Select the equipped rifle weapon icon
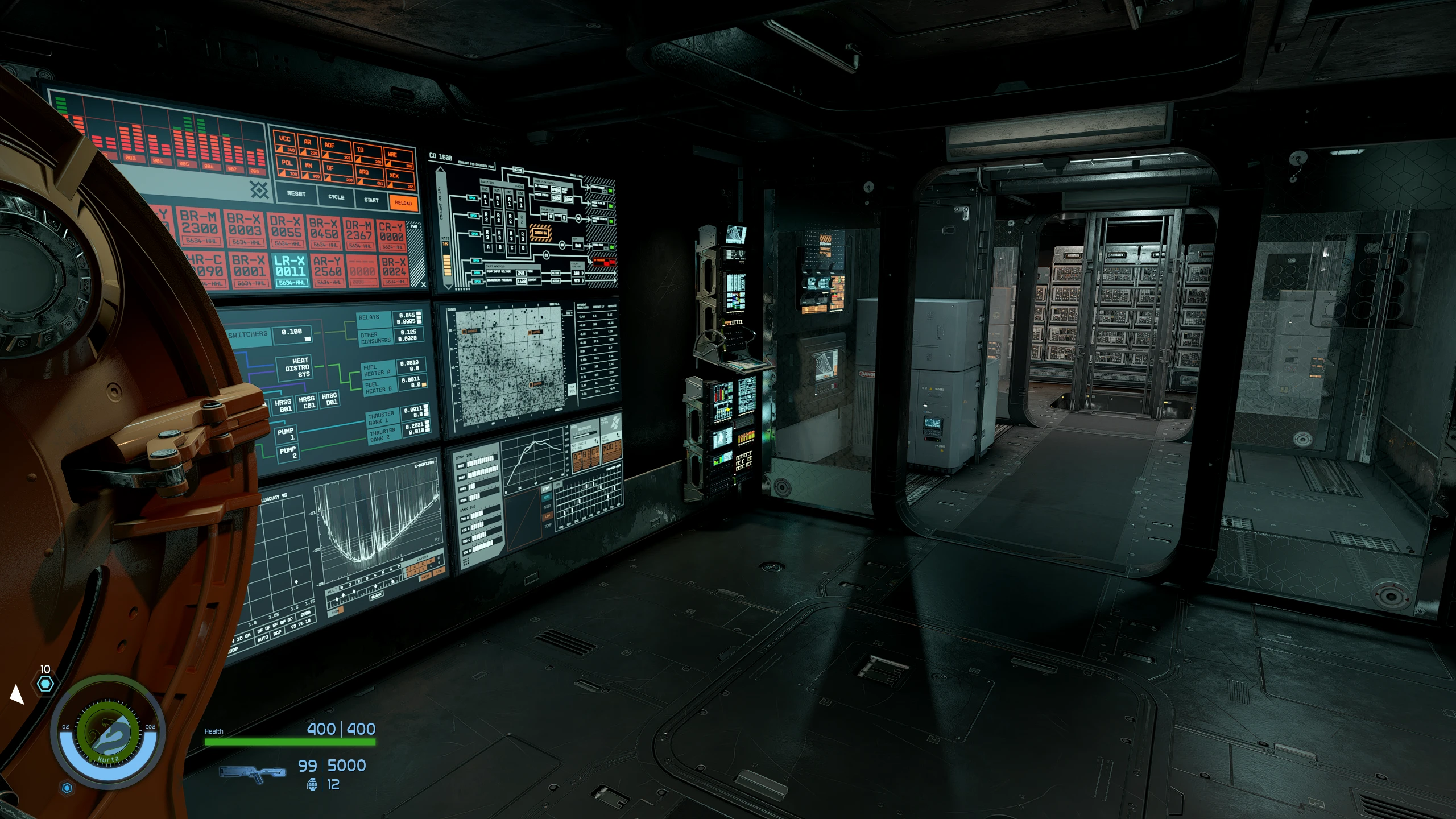The height and width of the screenshot is (819, 1456). click(253, 773)
